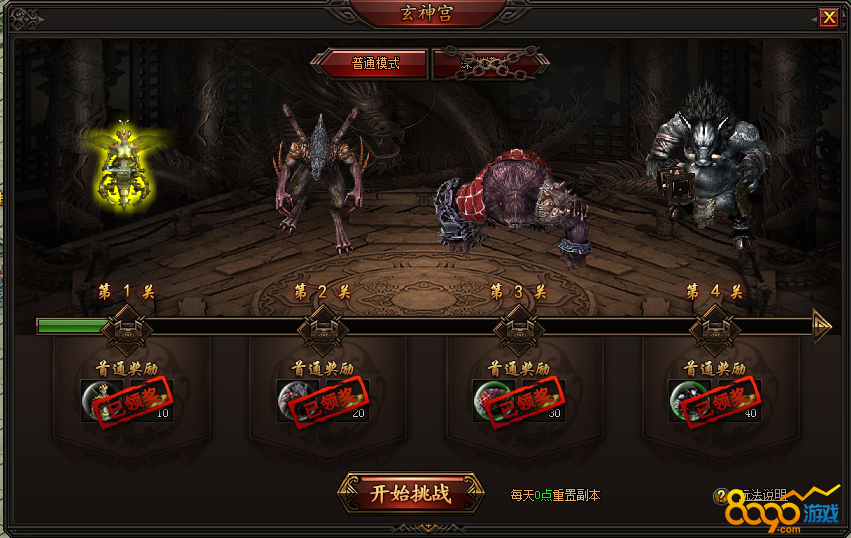Inspect the stage 3 reward item icon
Viewport: 851px width, 538px height.
pos(488,399)
